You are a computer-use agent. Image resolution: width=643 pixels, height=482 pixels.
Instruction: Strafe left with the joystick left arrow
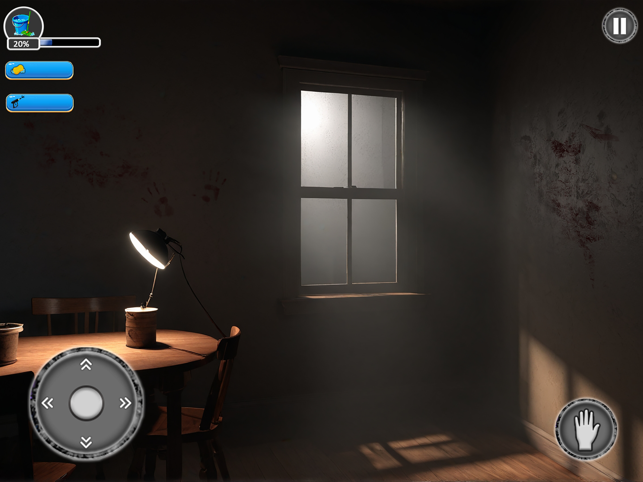[47, 403]
